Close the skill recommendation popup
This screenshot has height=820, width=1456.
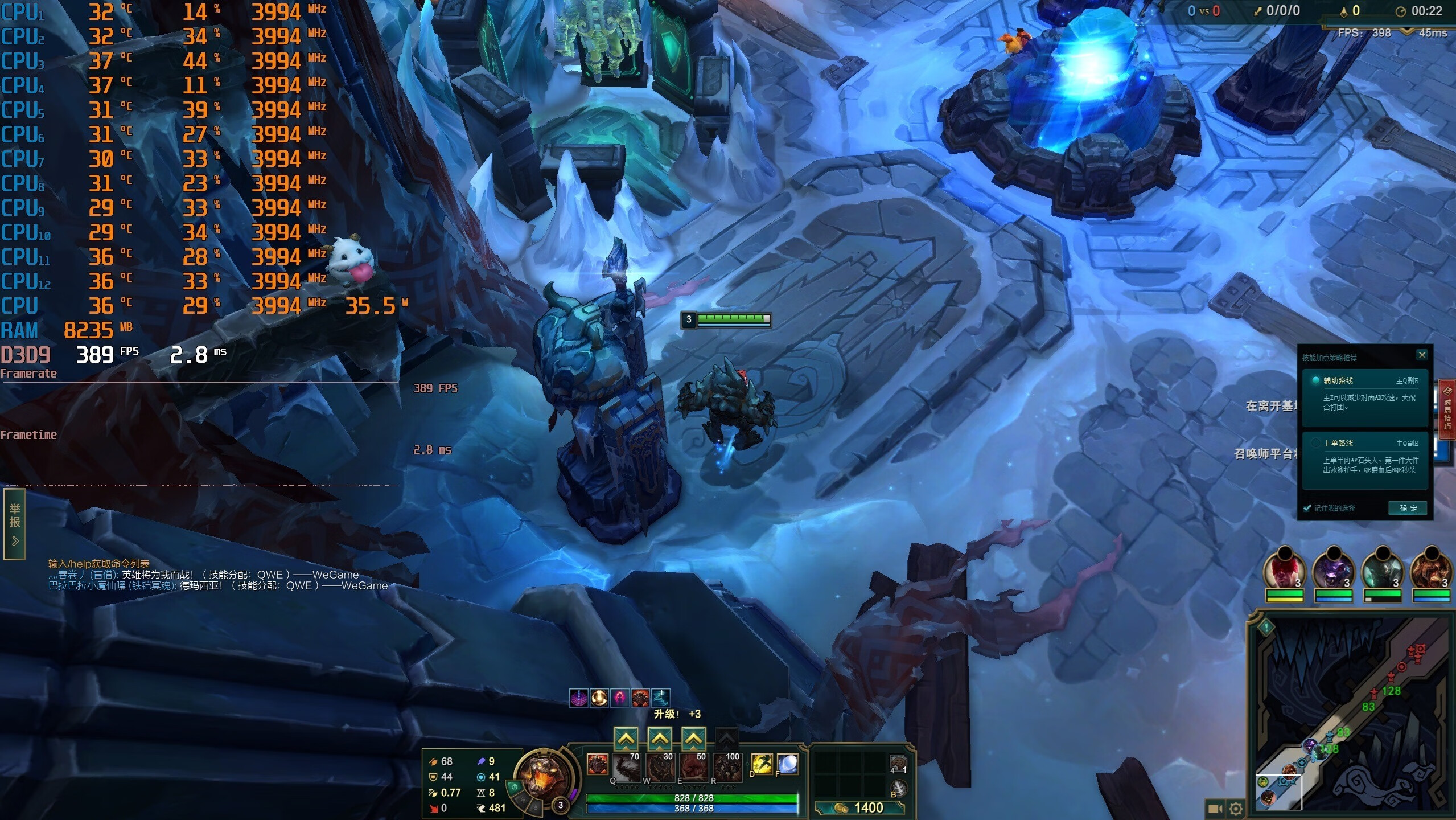(x=1422, y=355)
